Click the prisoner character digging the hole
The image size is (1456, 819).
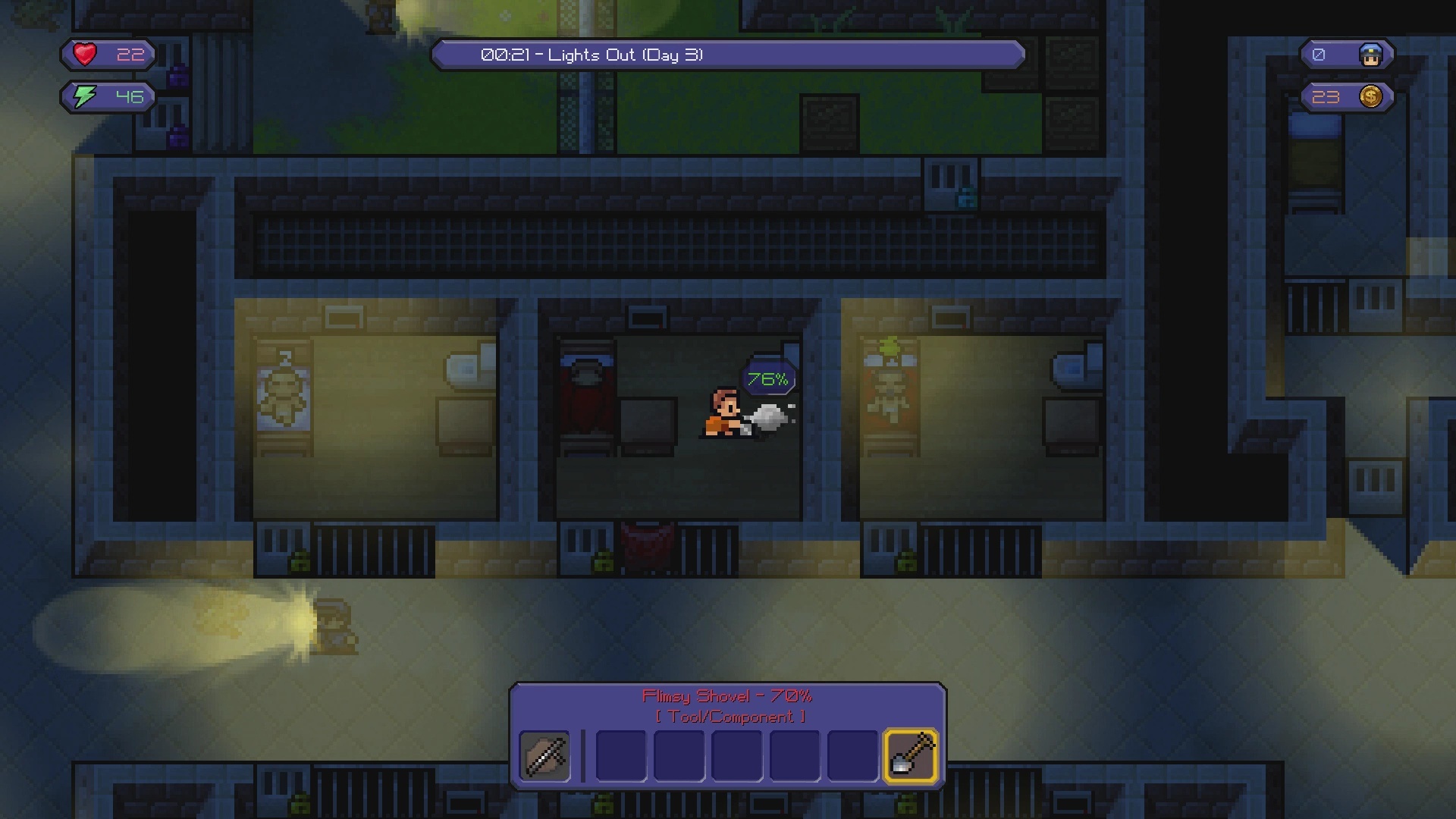(722, 409)
